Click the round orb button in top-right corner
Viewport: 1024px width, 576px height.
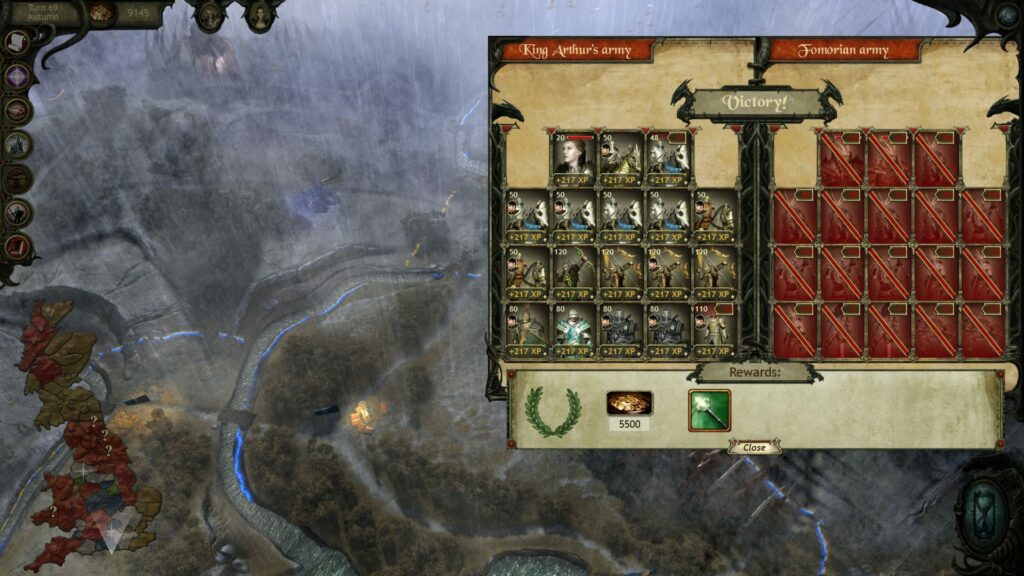1006,14
